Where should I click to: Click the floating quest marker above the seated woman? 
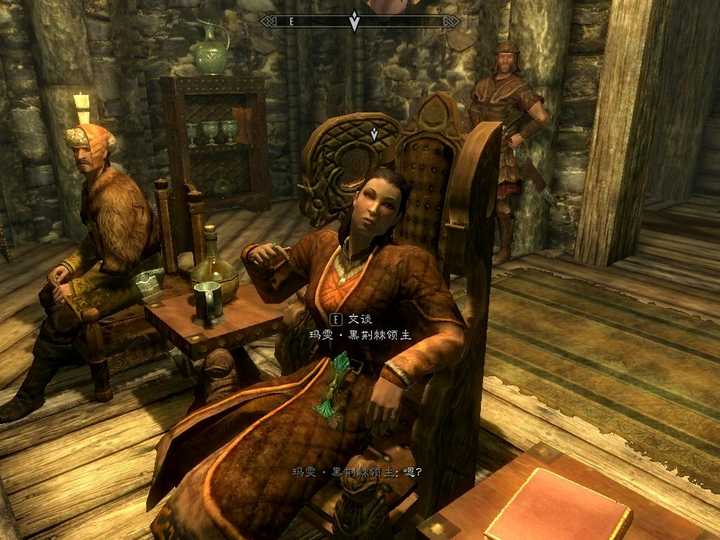pos(374,133)
